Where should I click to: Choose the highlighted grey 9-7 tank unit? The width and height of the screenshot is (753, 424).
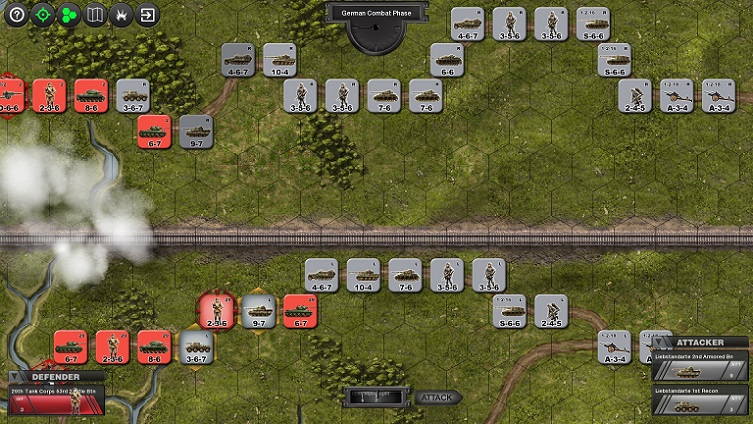click(258, 310)
